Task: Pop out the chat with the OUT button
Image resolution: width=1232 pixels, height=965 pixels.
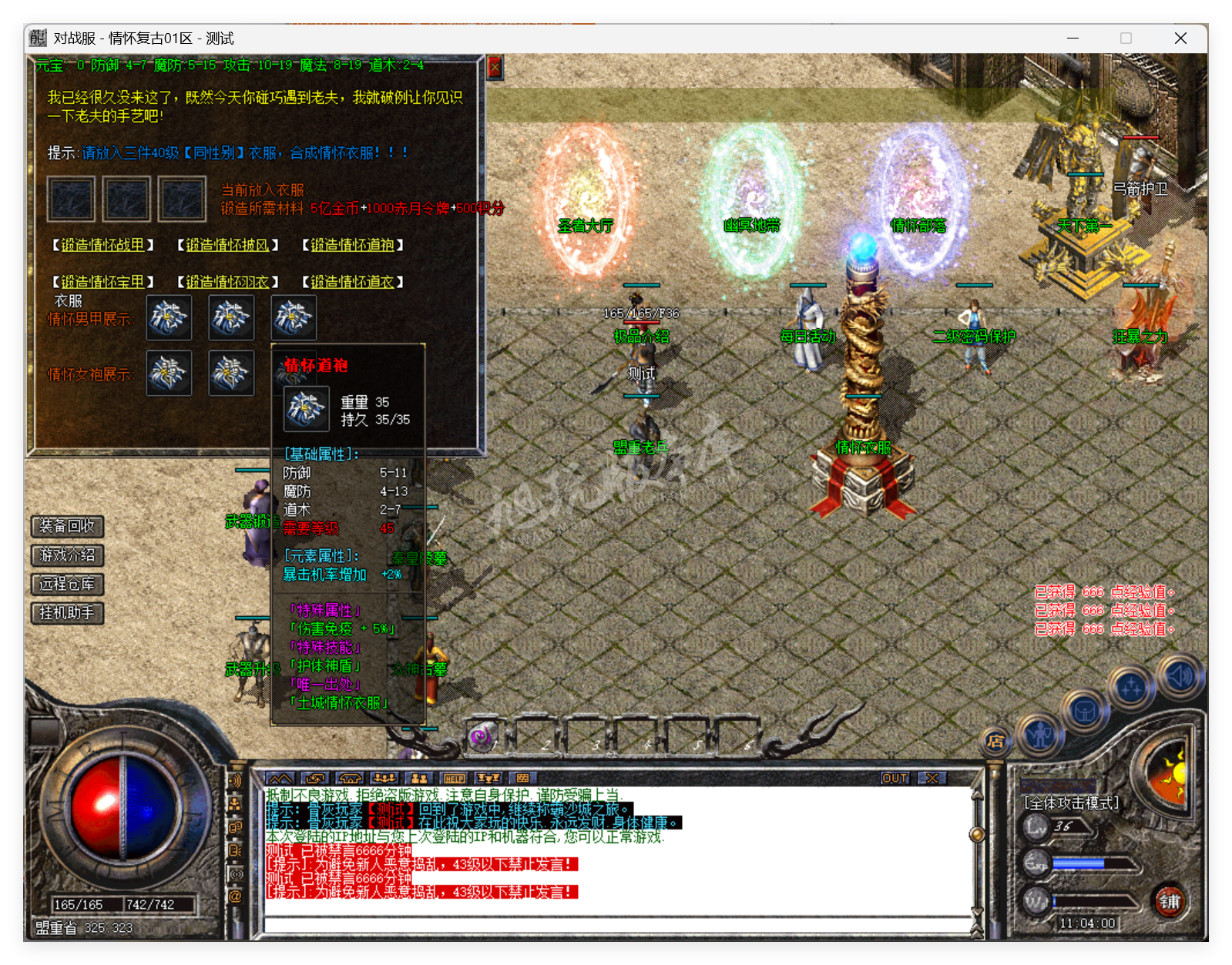Action: pyautogui.click(x=895, y=779)
